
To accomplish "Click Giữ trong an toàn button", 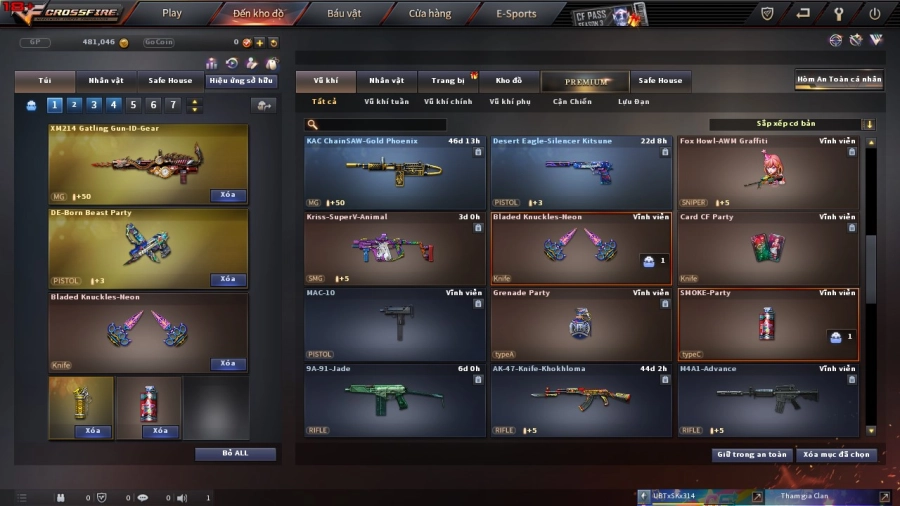I will (752, 454).
